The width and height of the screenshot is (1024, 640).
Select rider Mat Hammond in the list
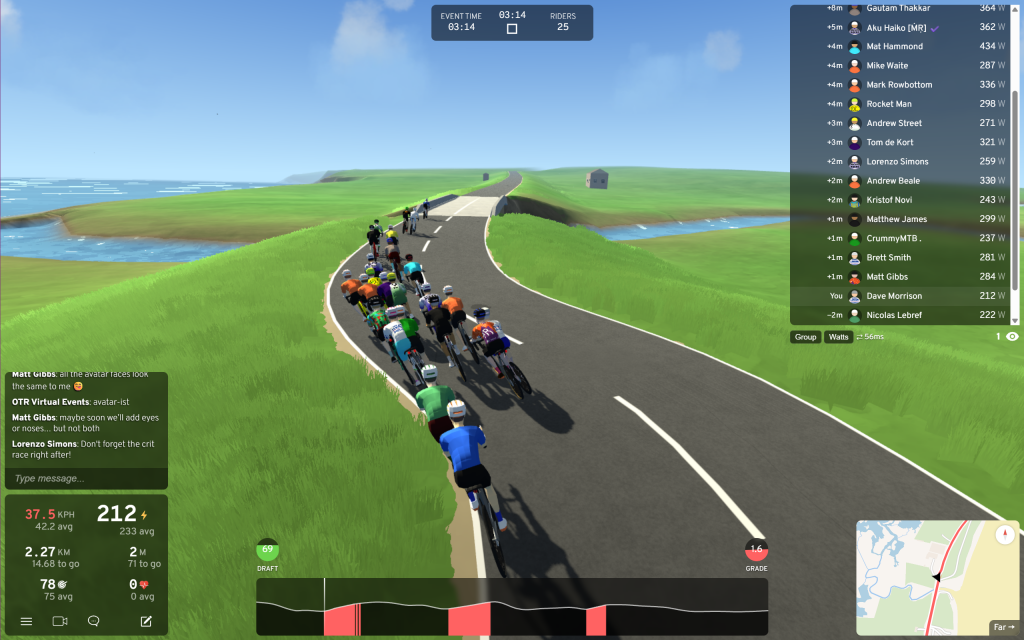[x=896, y=47]
